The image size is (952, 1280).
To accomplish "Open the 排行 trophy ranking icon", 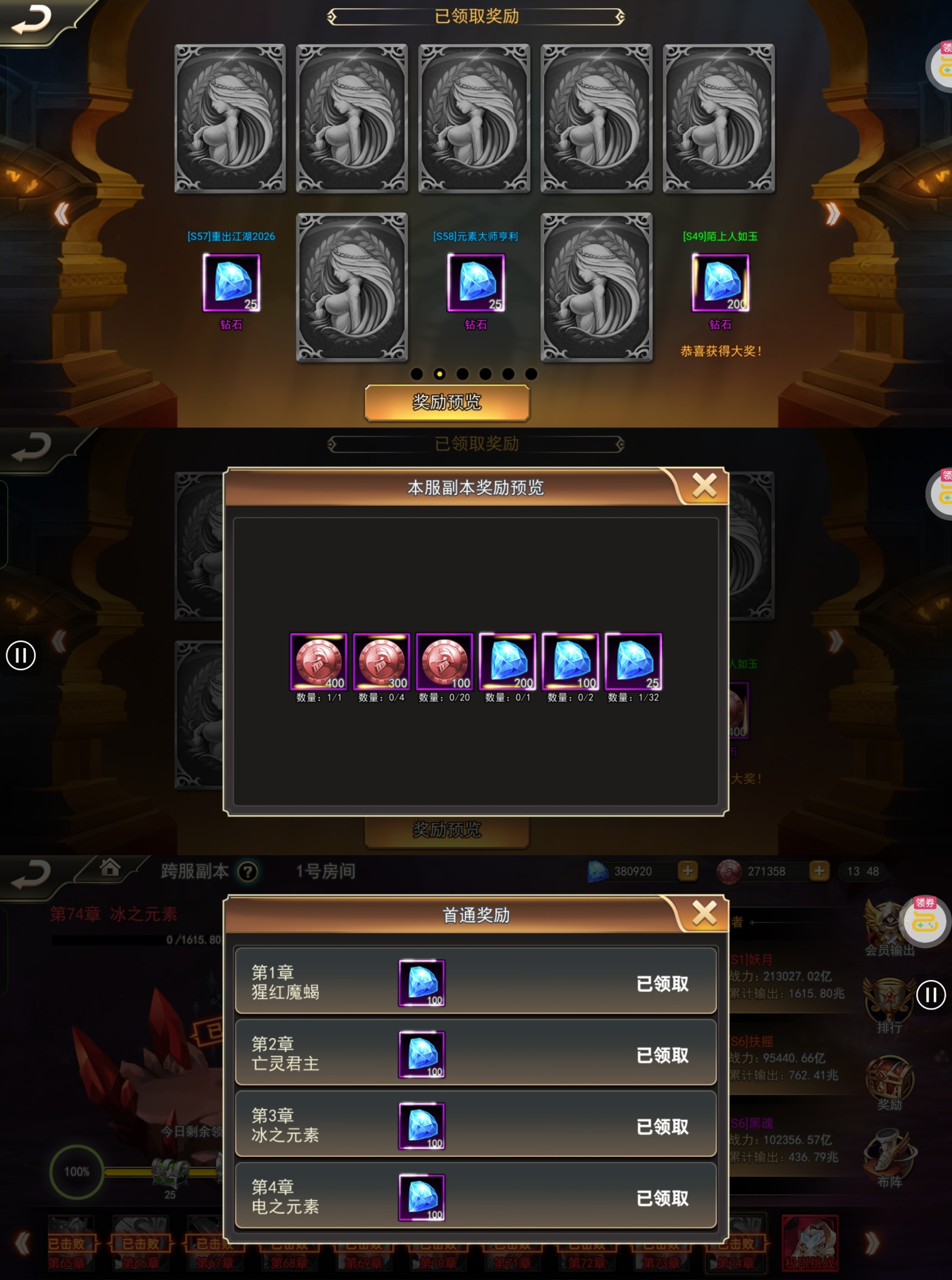I will (x=889, y=998).
